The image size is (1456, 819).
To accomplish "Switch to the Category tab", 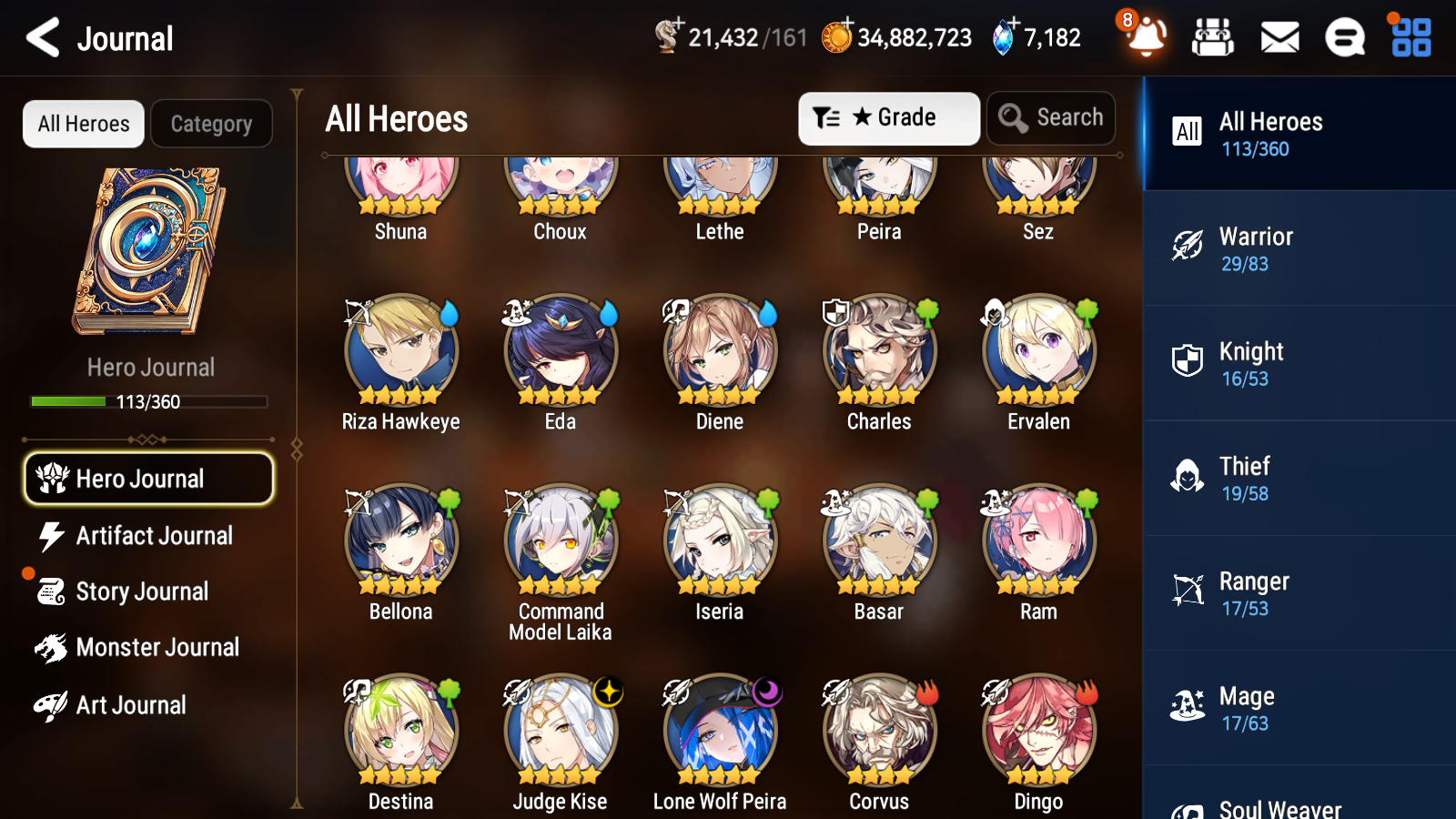I will point(211,123).
